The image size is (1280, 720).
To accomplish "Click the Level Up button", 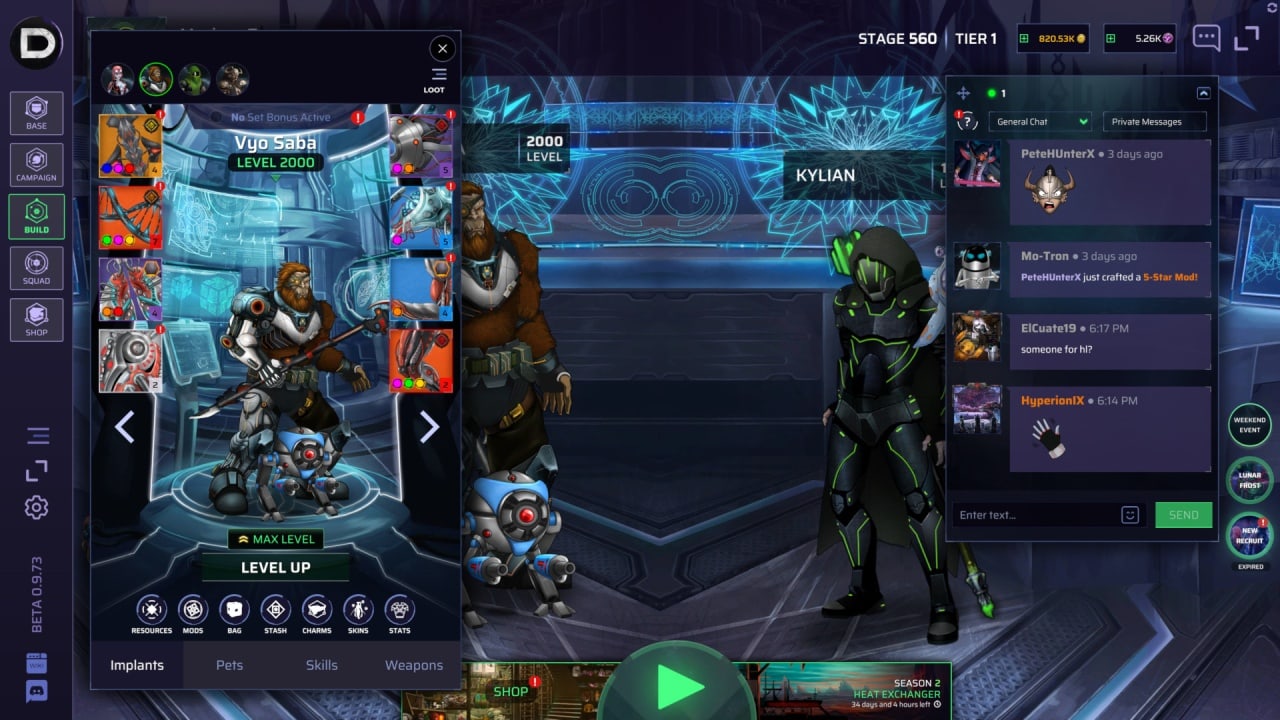I will [x=275, y=567].
